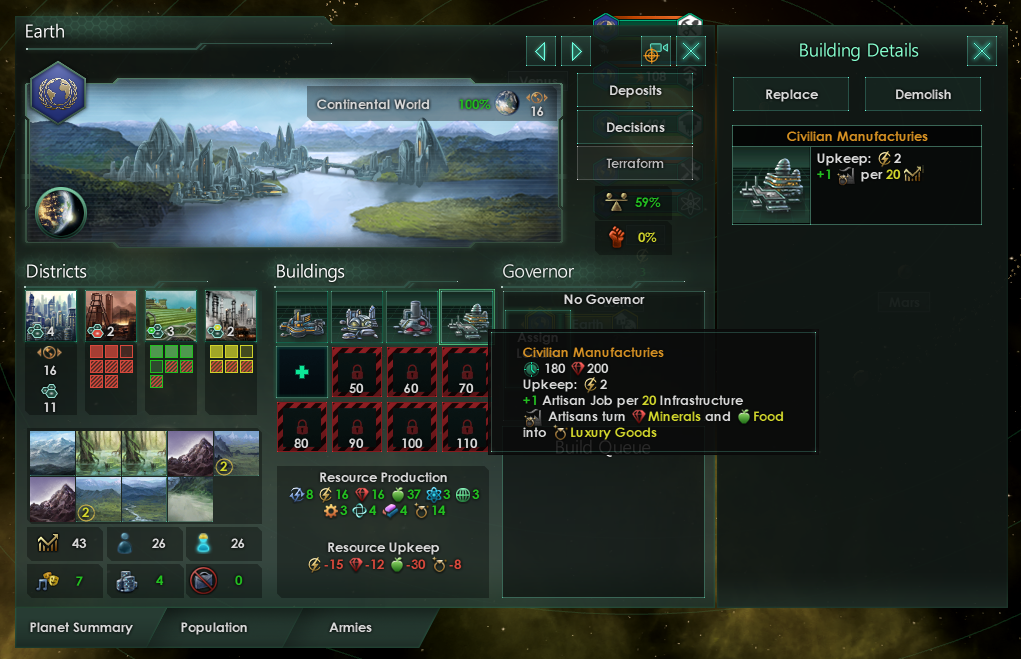Select the generator district
1021x659 pixels.
click(x=231, y=316)
